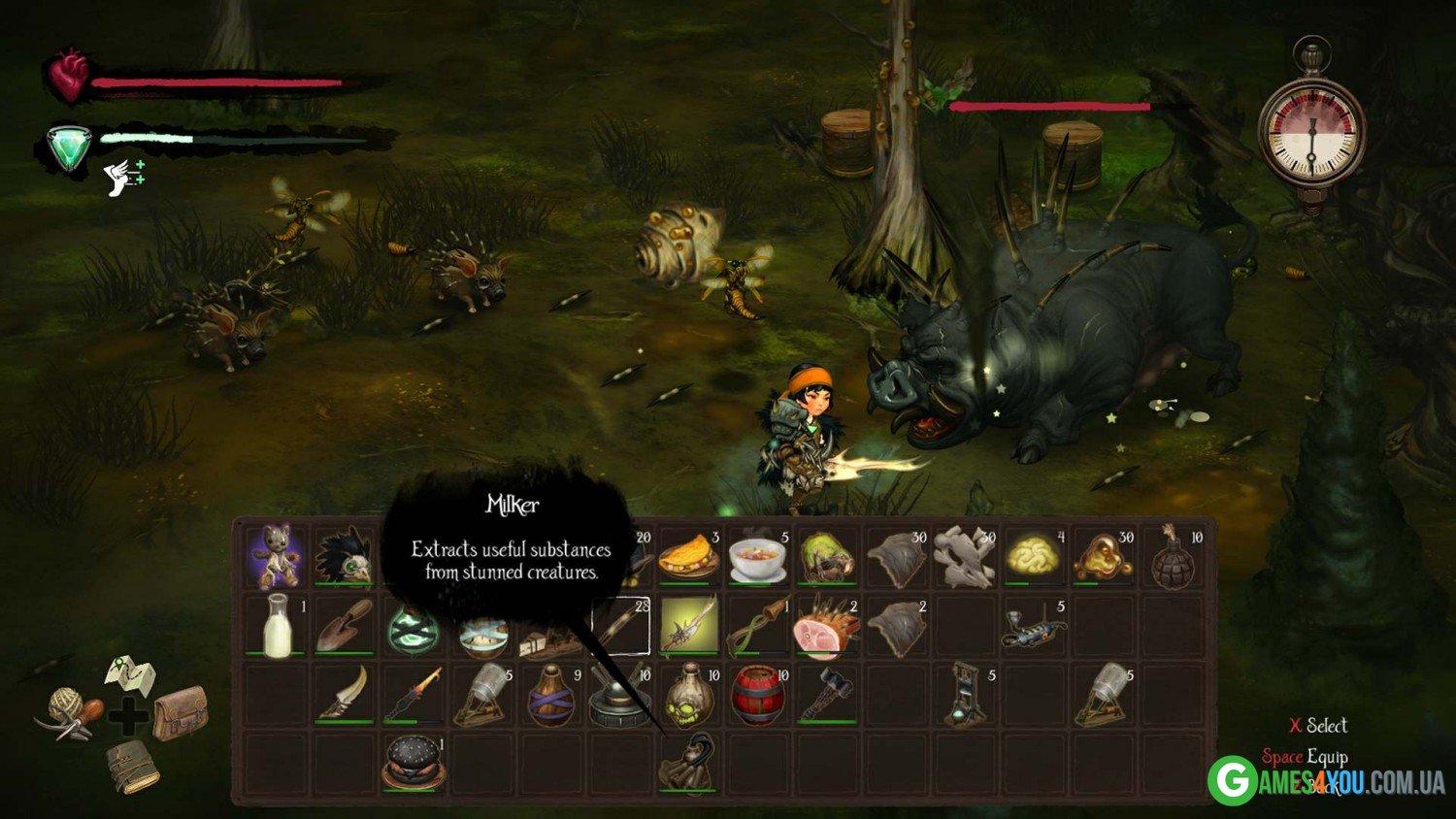Pick the milk bottle item
The image size is (1456, 819).
[x=277, y=626]
